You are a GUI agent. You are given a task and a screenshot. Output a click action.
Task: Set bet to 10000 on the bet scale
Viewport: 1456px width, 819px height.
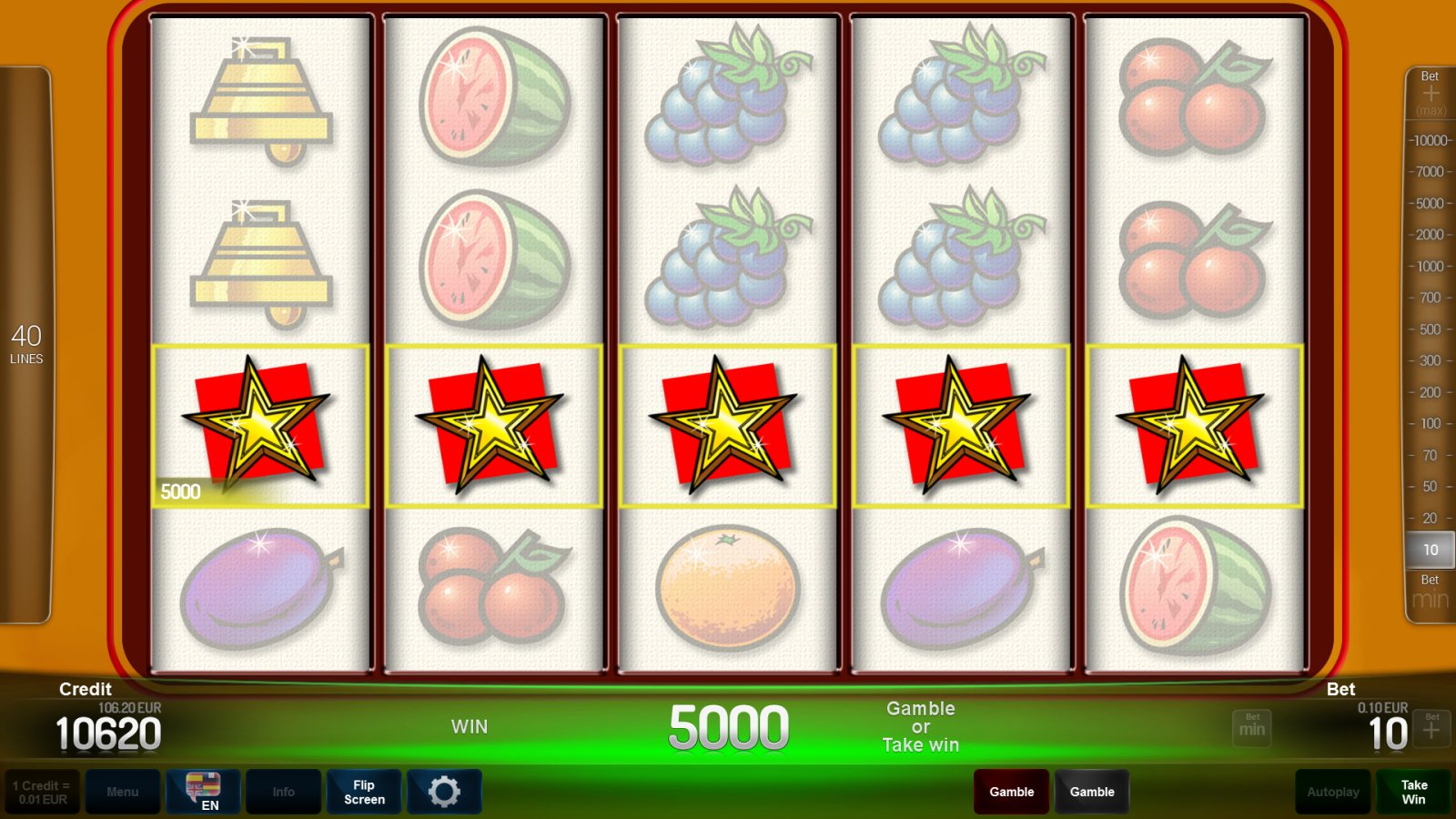[1431, 140]
